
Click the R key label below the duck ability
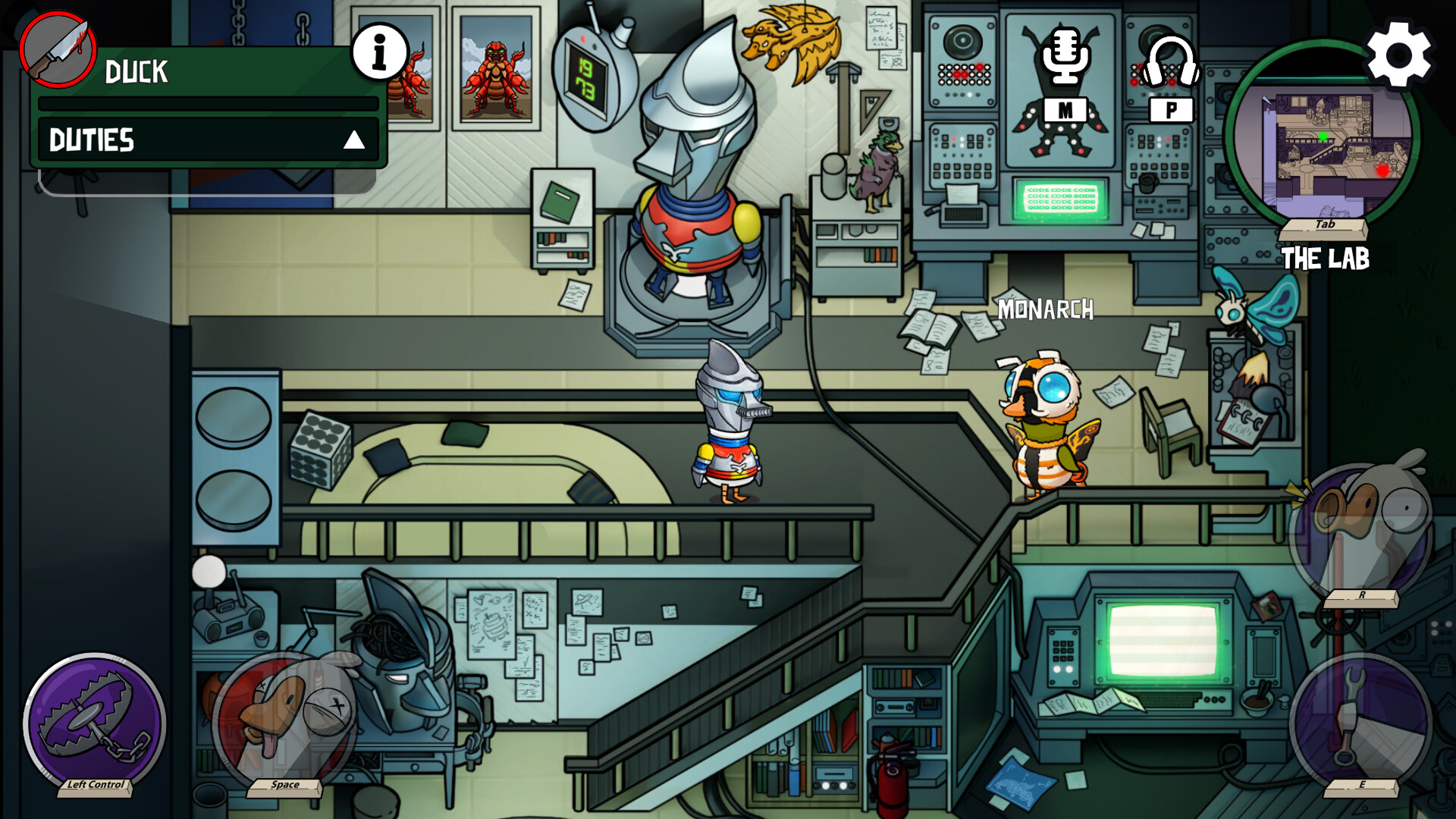click(1363, 596)
